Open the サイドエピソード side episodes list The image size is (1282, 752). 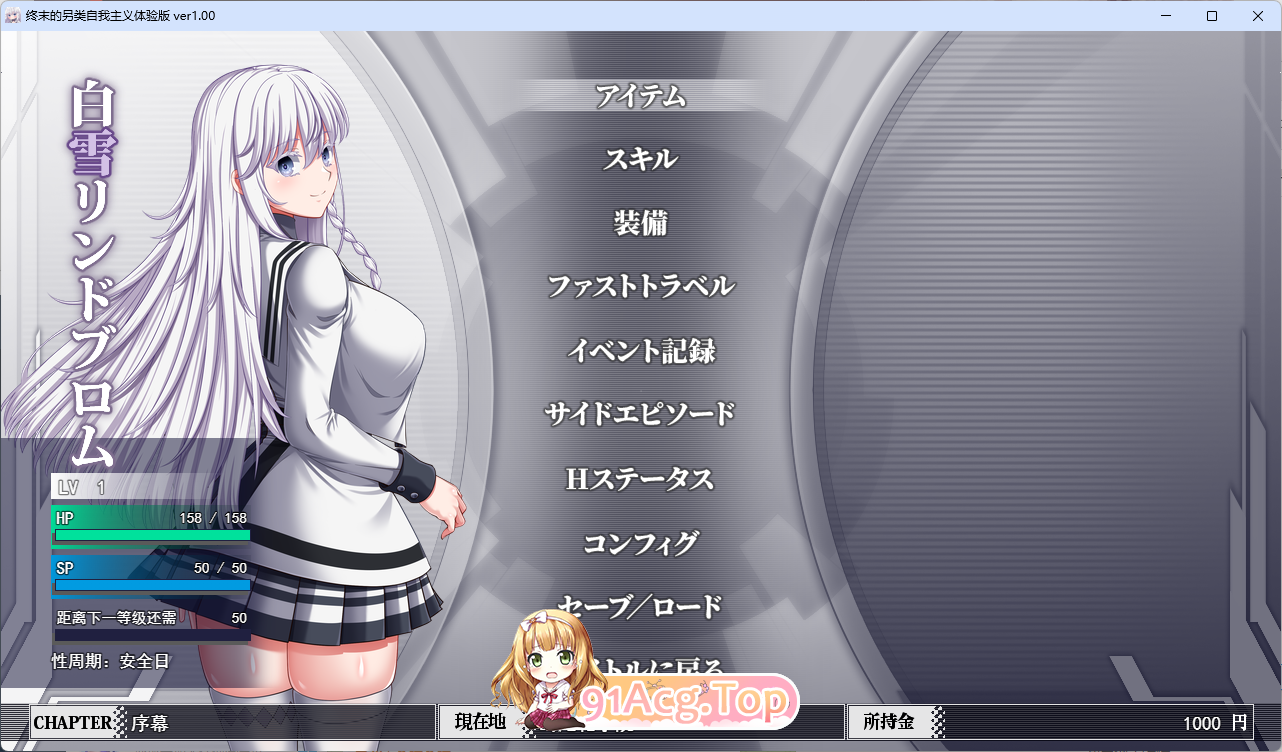(x=640, y=413)
